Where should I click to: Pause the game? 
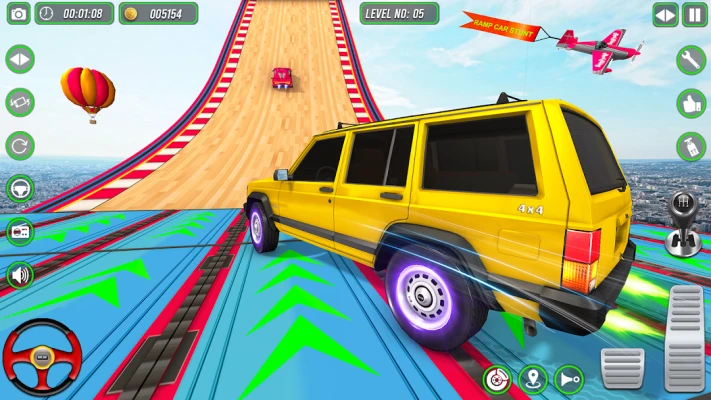[694, 15]
